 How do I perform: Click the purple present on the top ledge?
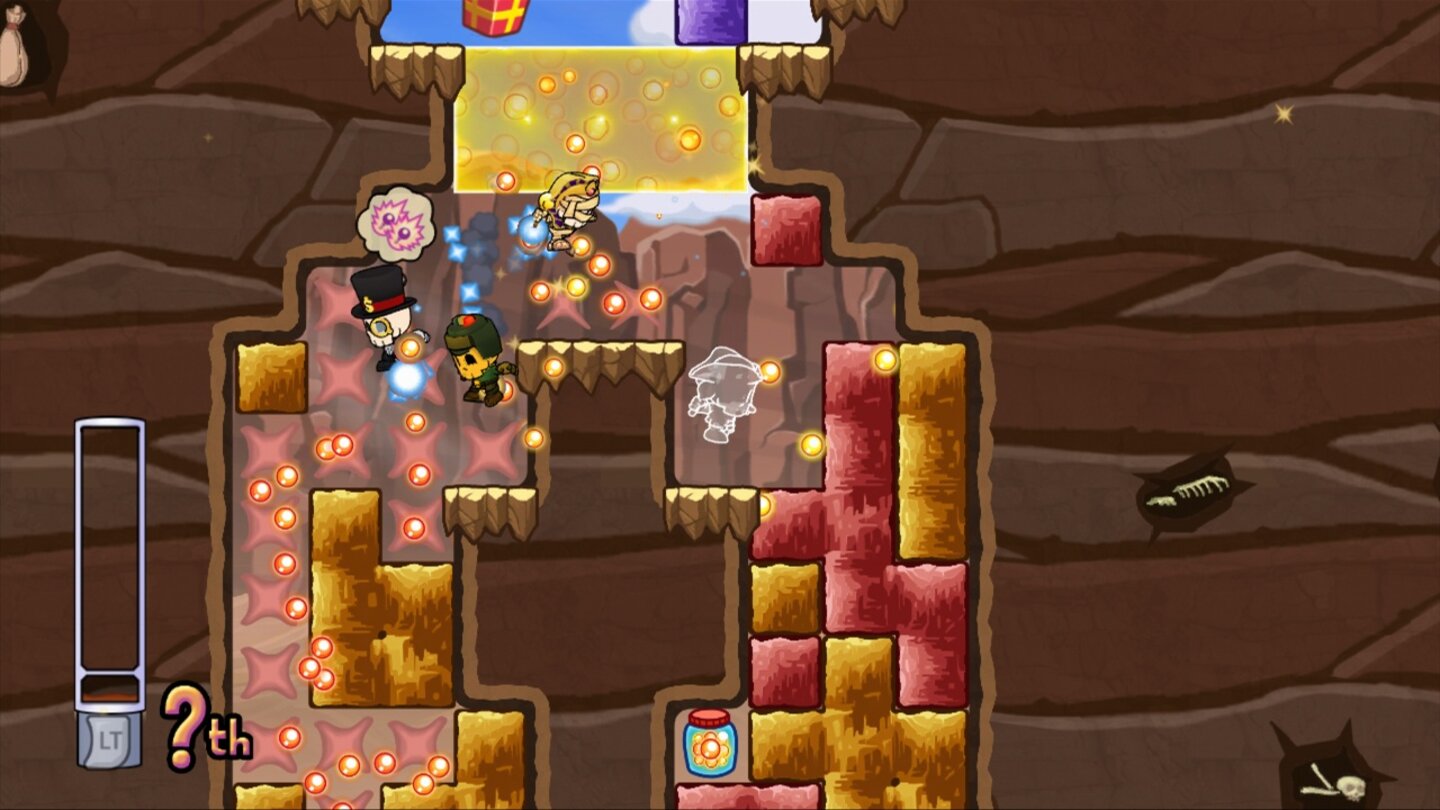click(708, 18)
